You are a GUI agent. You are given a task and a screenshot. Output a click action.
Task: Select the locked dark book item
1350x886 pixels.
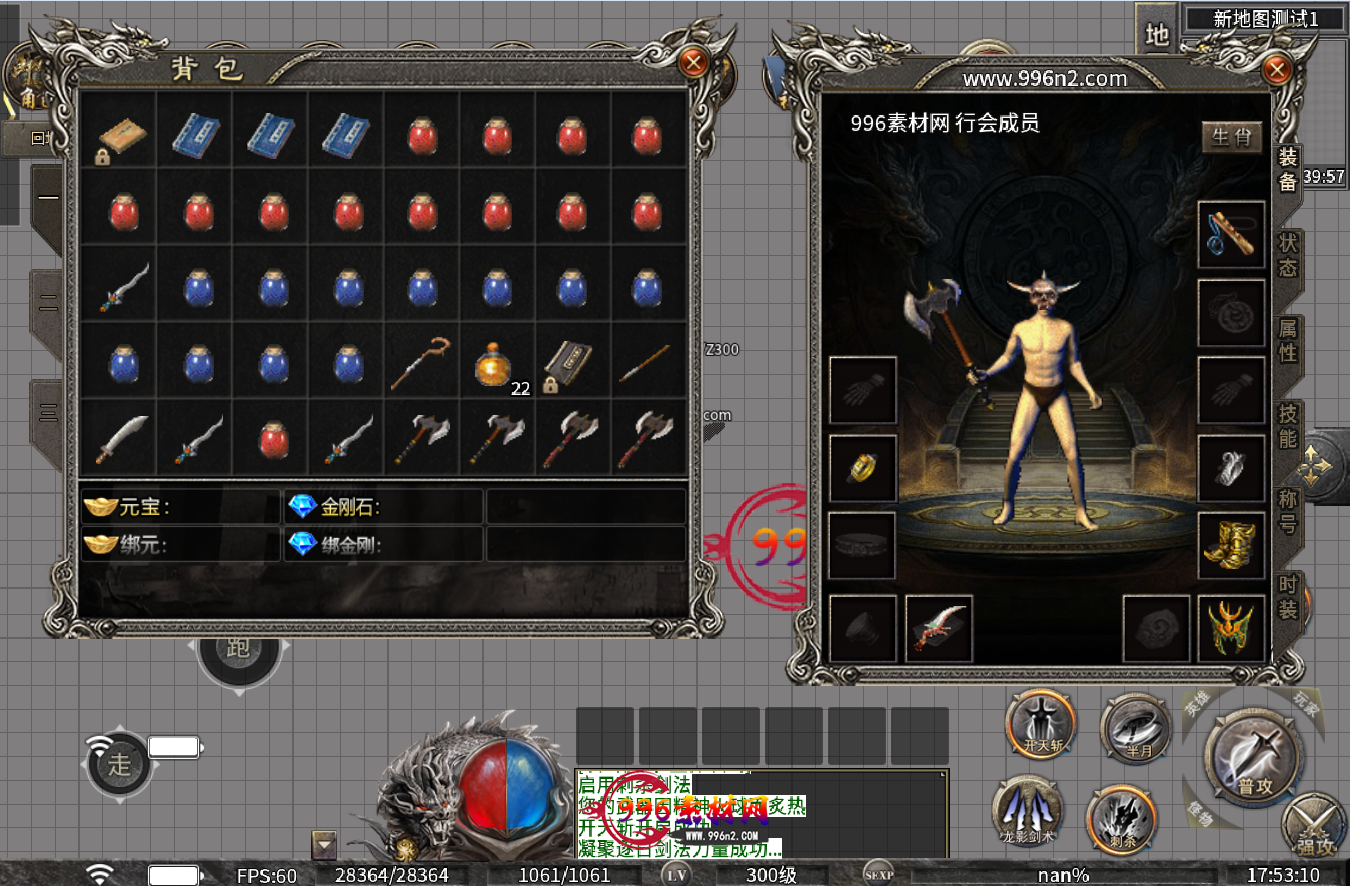(x=572, y=362)
